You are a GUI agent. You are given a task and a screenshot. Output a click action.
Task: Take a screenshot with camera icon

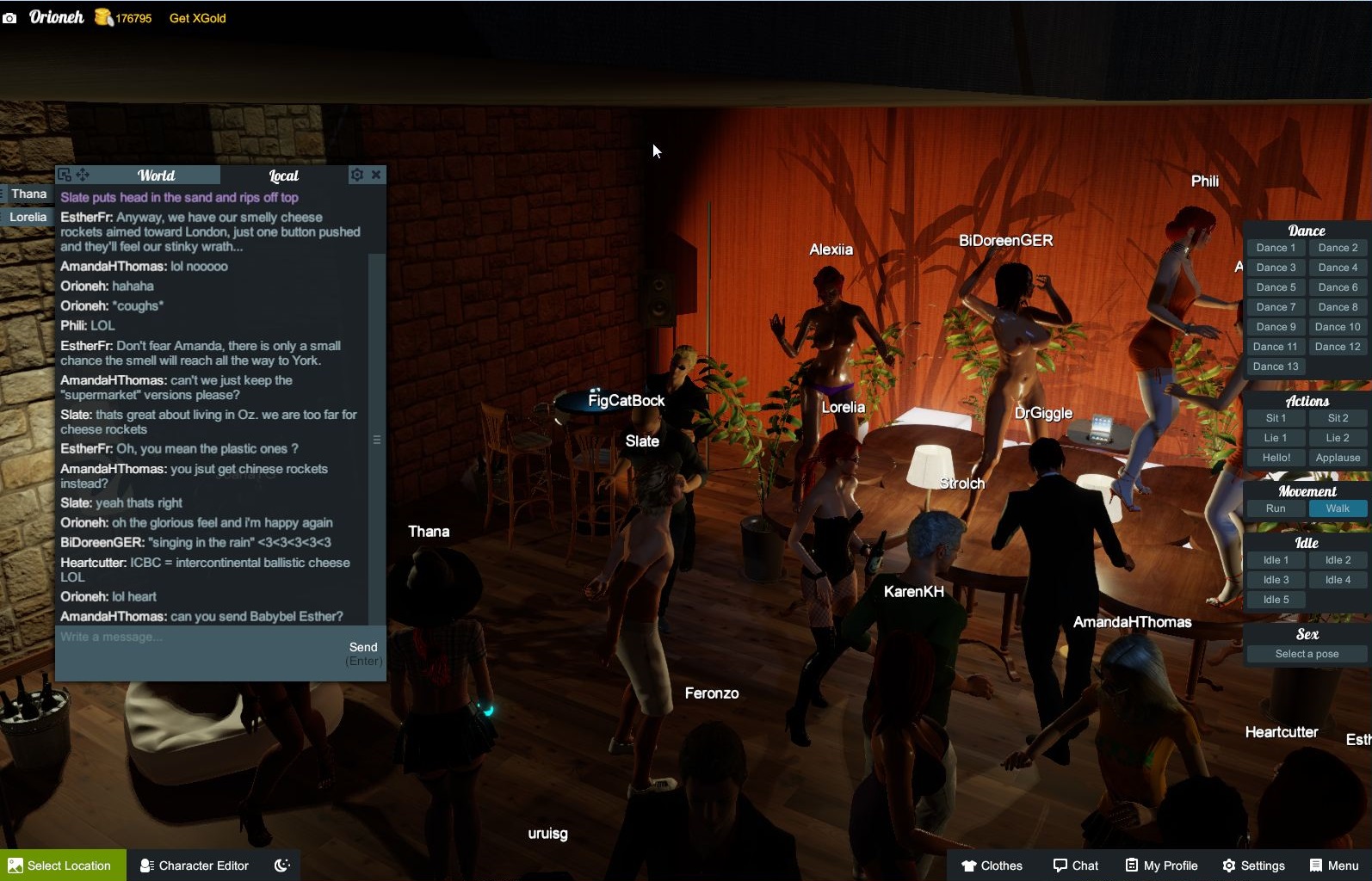[x=9, y=18]
